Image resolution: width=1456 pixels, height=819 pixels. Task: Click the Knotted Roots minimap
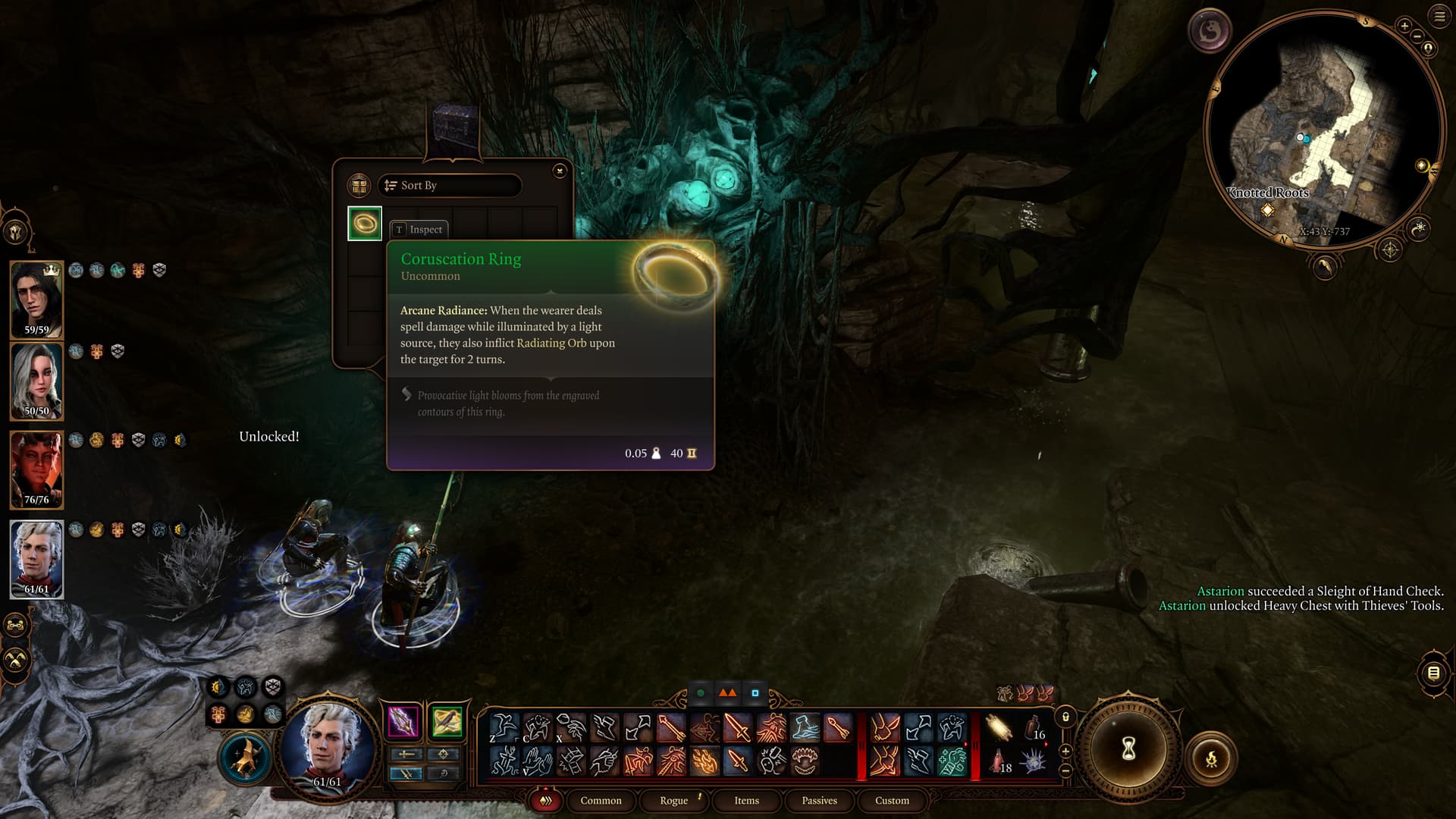coord(1323,129)
